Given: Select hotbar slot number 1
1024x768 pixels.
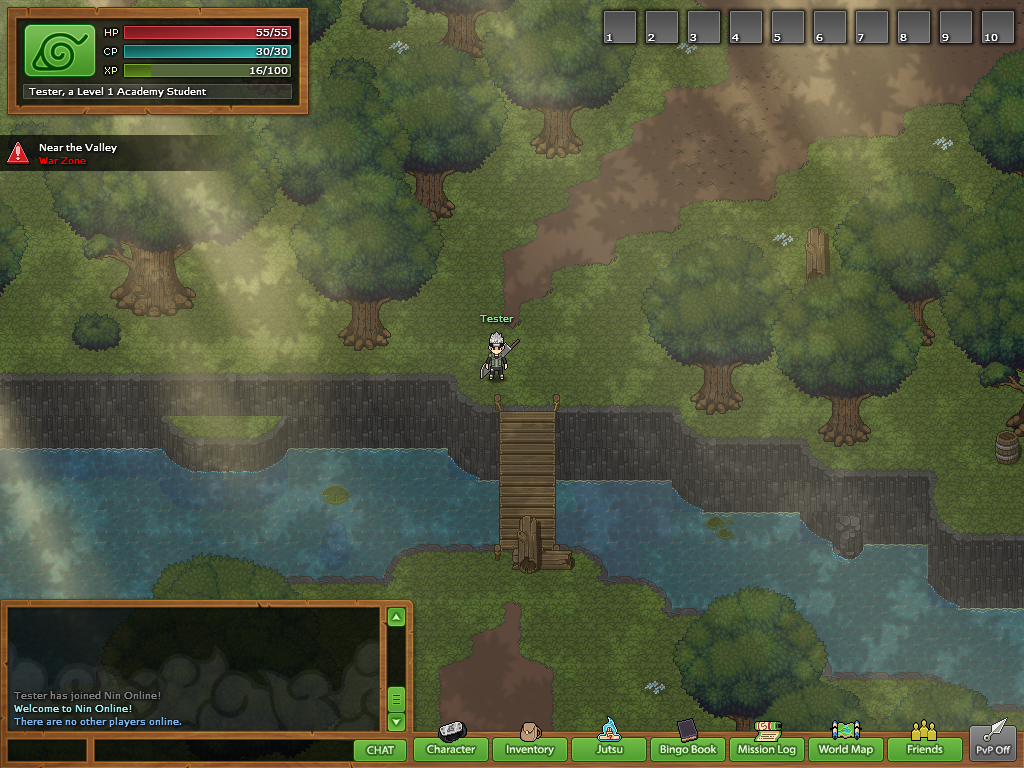Looking at the screenshot, I should click(620, 27).
